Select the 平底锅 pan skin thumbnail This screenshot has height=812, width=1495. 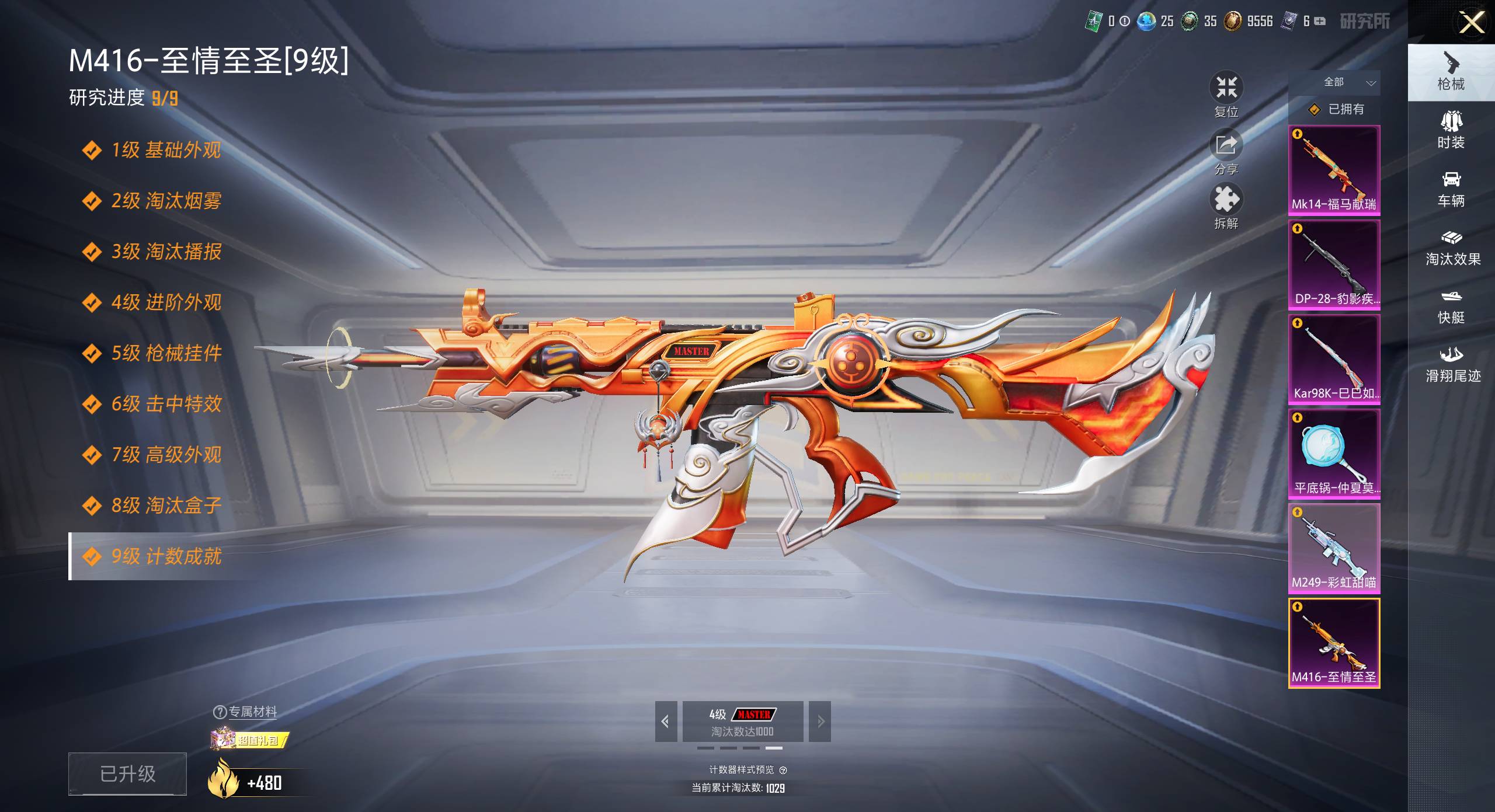coord(1334,454)
